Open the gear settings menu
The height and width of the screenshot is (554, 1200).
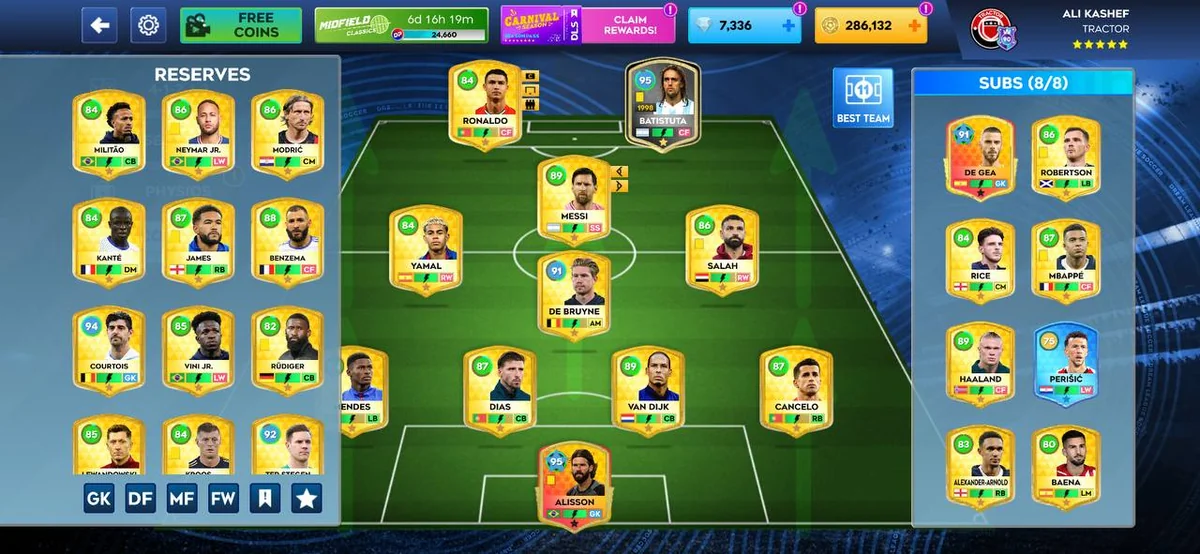[x=148, y=25]
